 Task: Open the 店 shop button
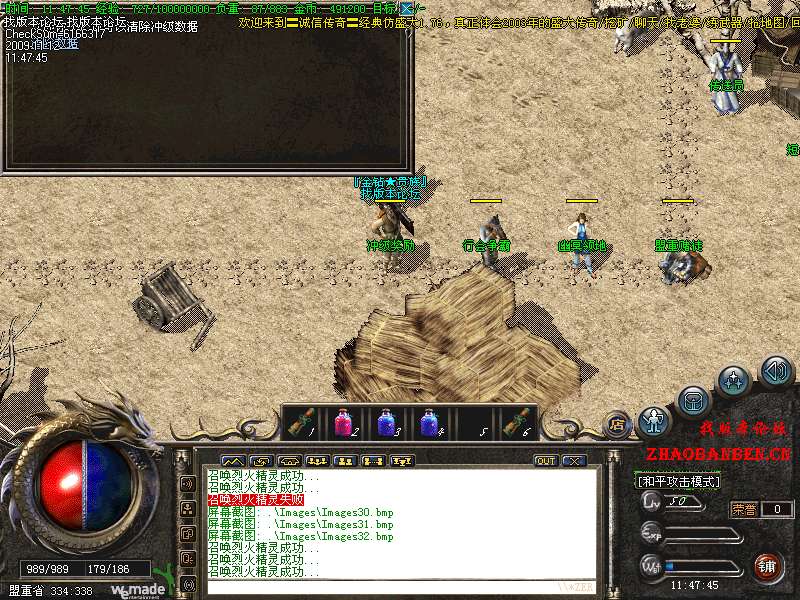click(x=616, y=422)
